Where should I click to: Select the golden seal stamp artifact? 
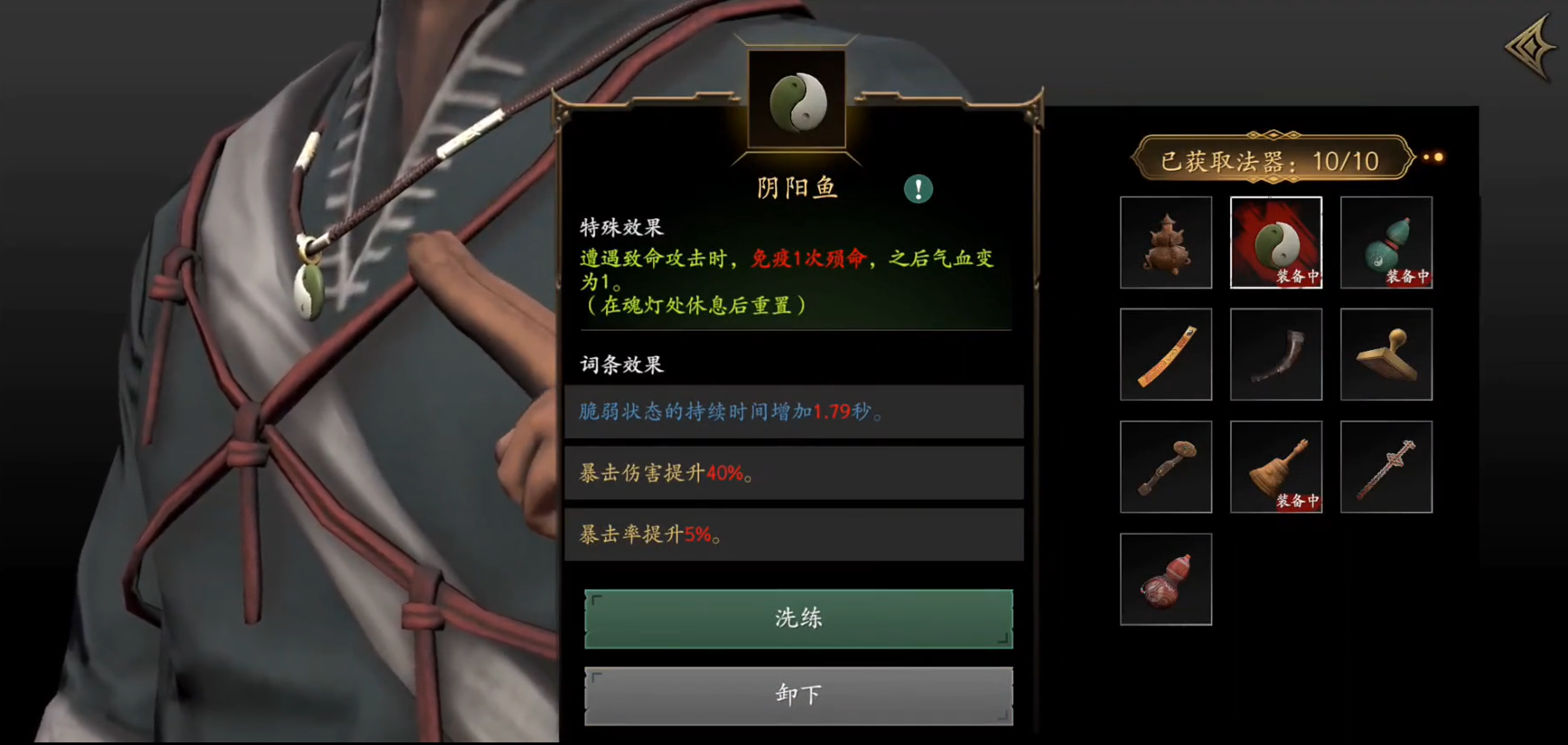[x=1386, y=353]
